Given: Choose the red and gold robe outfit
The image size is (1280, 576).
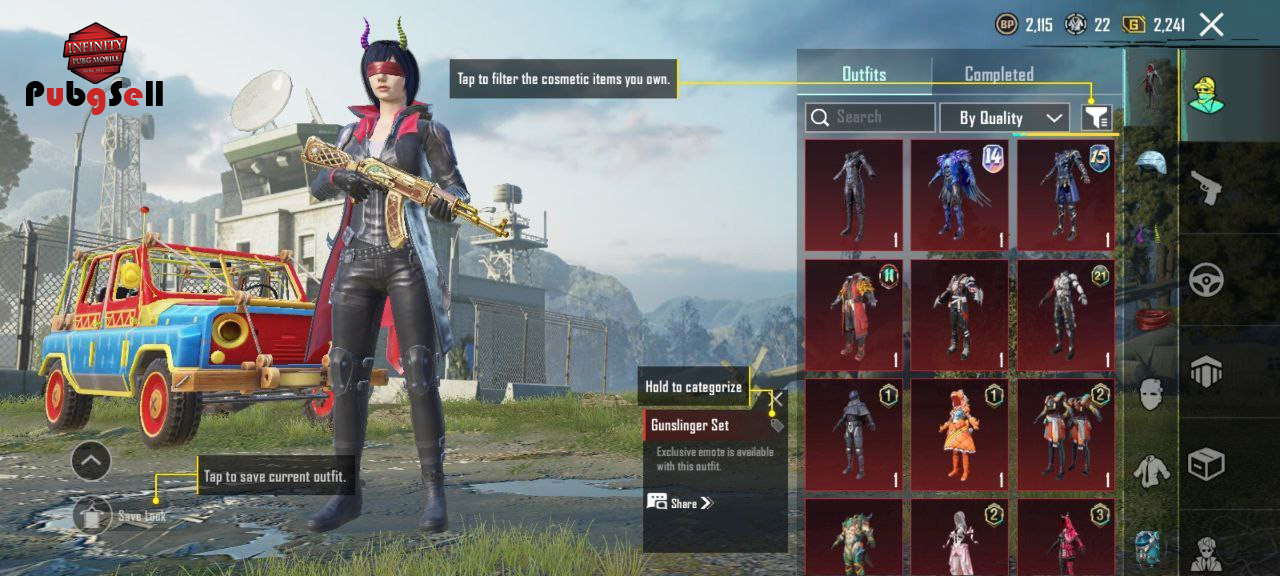Looking at the screenshot, I should point(854,314).
